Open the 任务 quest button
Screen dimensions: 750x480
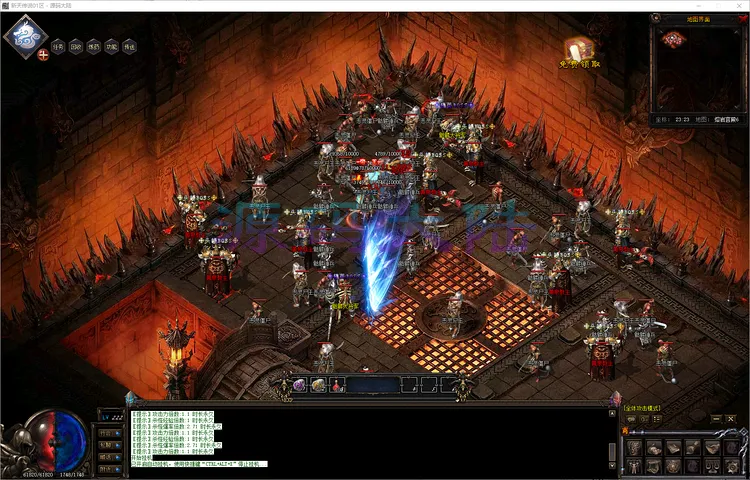(x=58, y=46)
